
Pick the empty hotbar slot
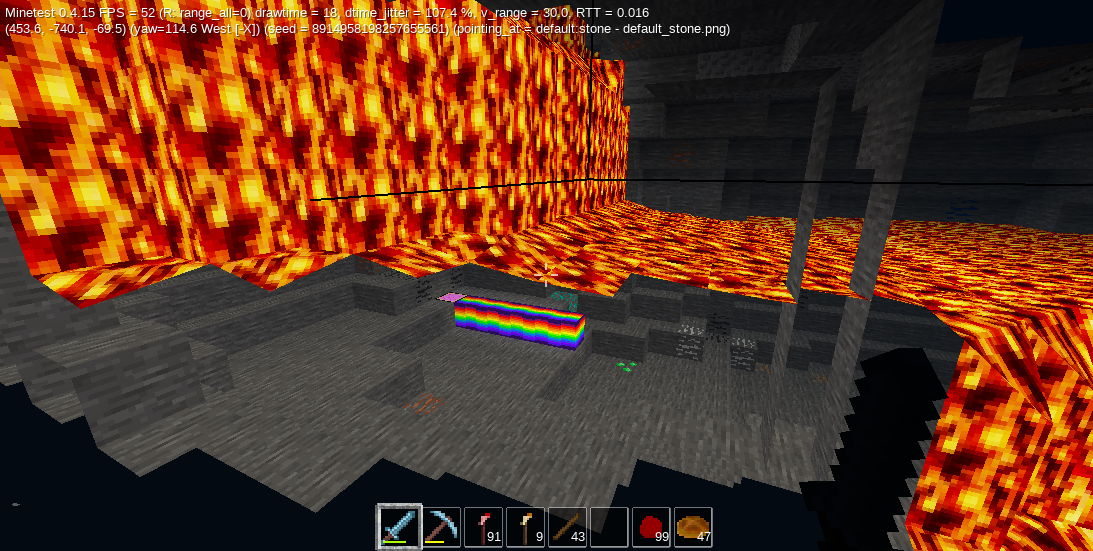click(x=609, y=527)
